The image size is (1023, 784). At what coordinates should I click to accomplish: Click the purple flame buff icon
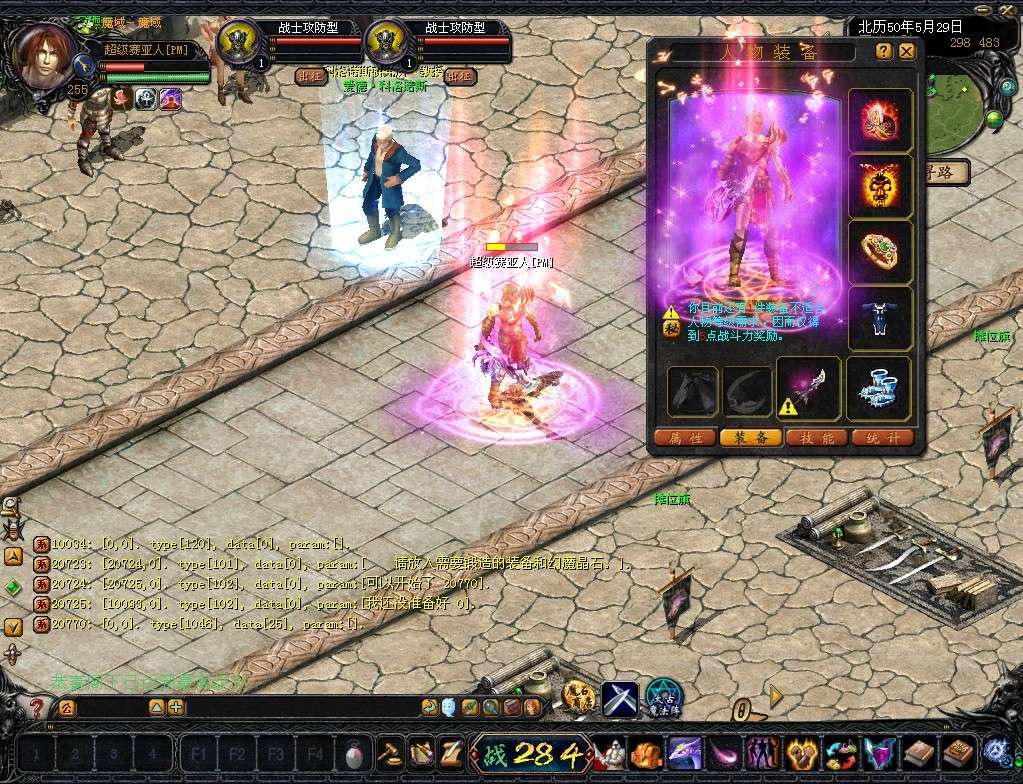[171, 98]
